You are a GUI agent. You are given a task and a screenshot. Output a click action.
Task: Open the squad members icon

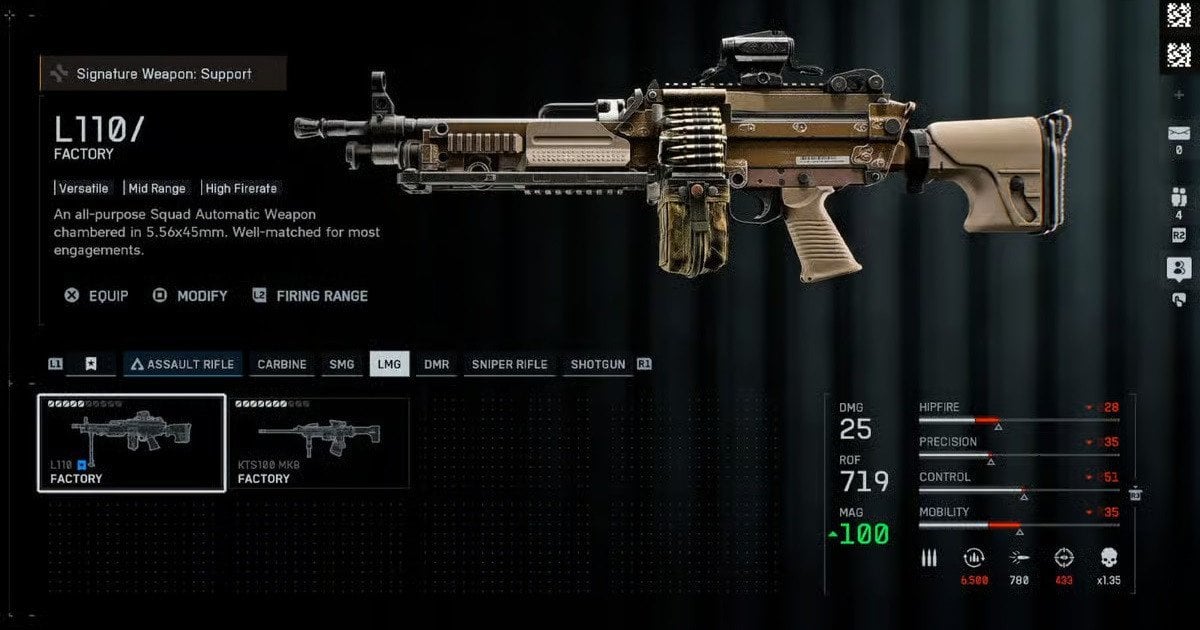pos(1178,197)
